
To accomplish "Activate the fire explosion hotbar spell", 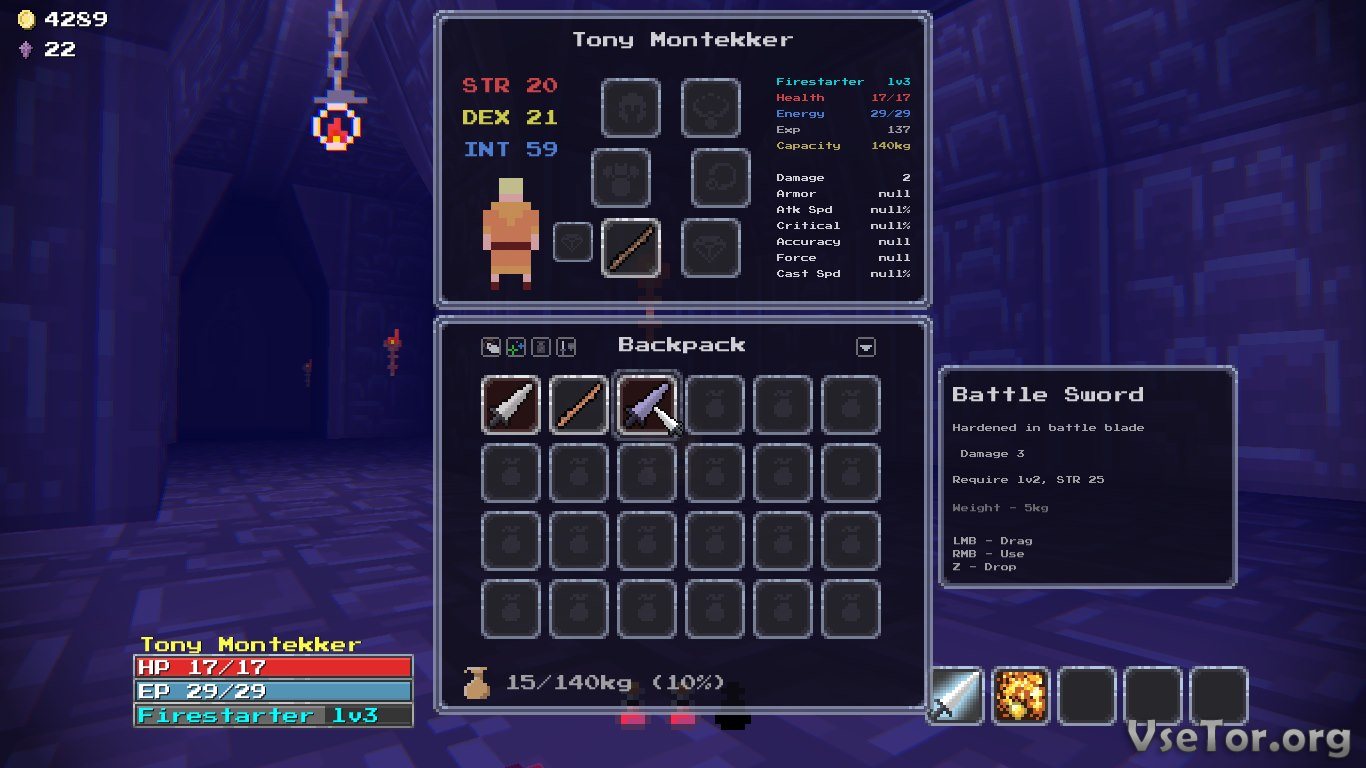I will click(1021, 696).
